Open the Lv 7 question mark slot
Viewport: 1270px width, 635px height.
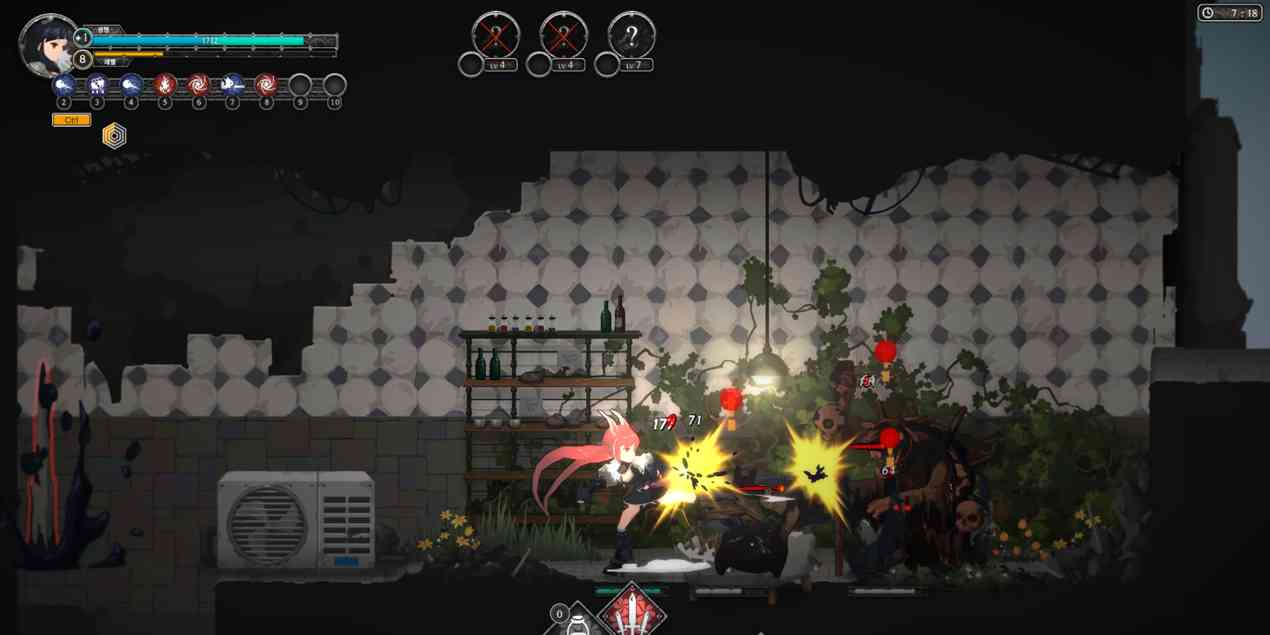[631, 36]
